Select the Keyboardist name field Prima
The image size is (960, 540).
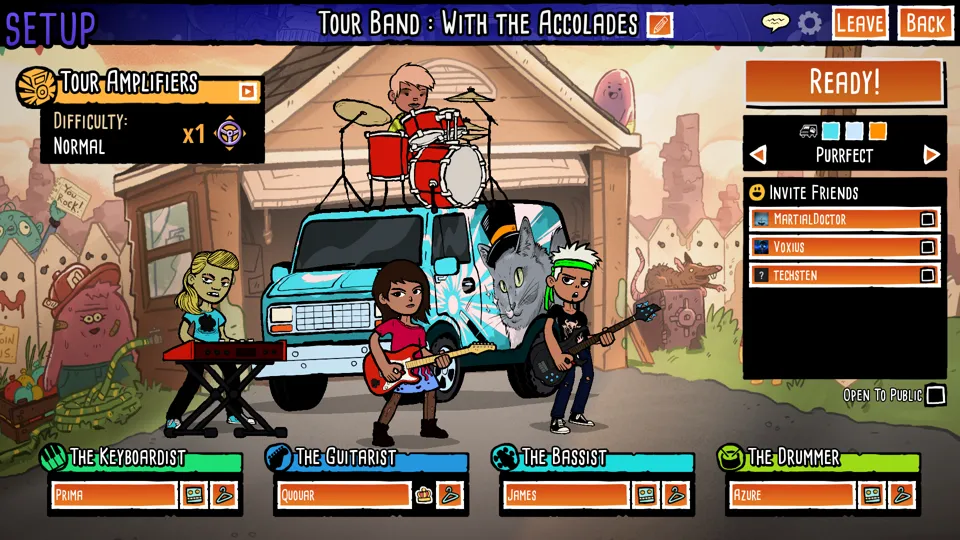[x=114, y=494]
